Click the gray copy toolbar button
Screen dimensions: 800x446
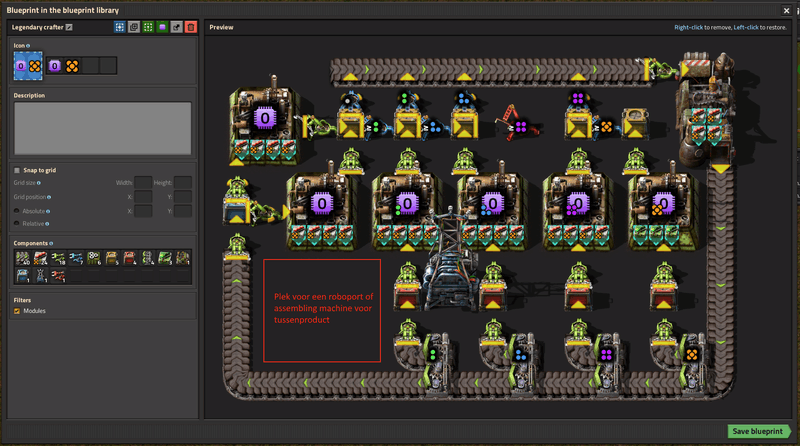pyautogui.click(x=134, y=27)
